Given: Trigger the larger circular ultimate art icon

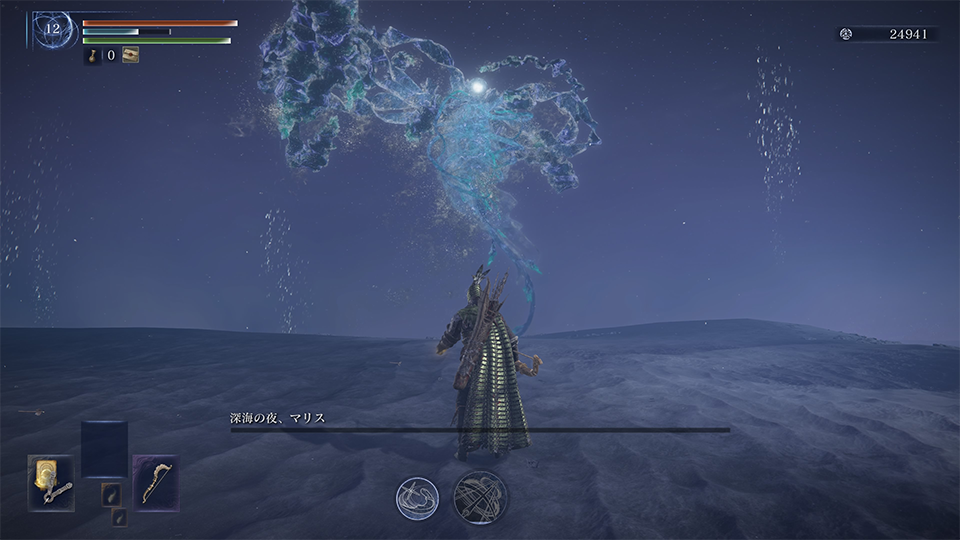Looking at the screenshot, I should click(x=480, y=497).
